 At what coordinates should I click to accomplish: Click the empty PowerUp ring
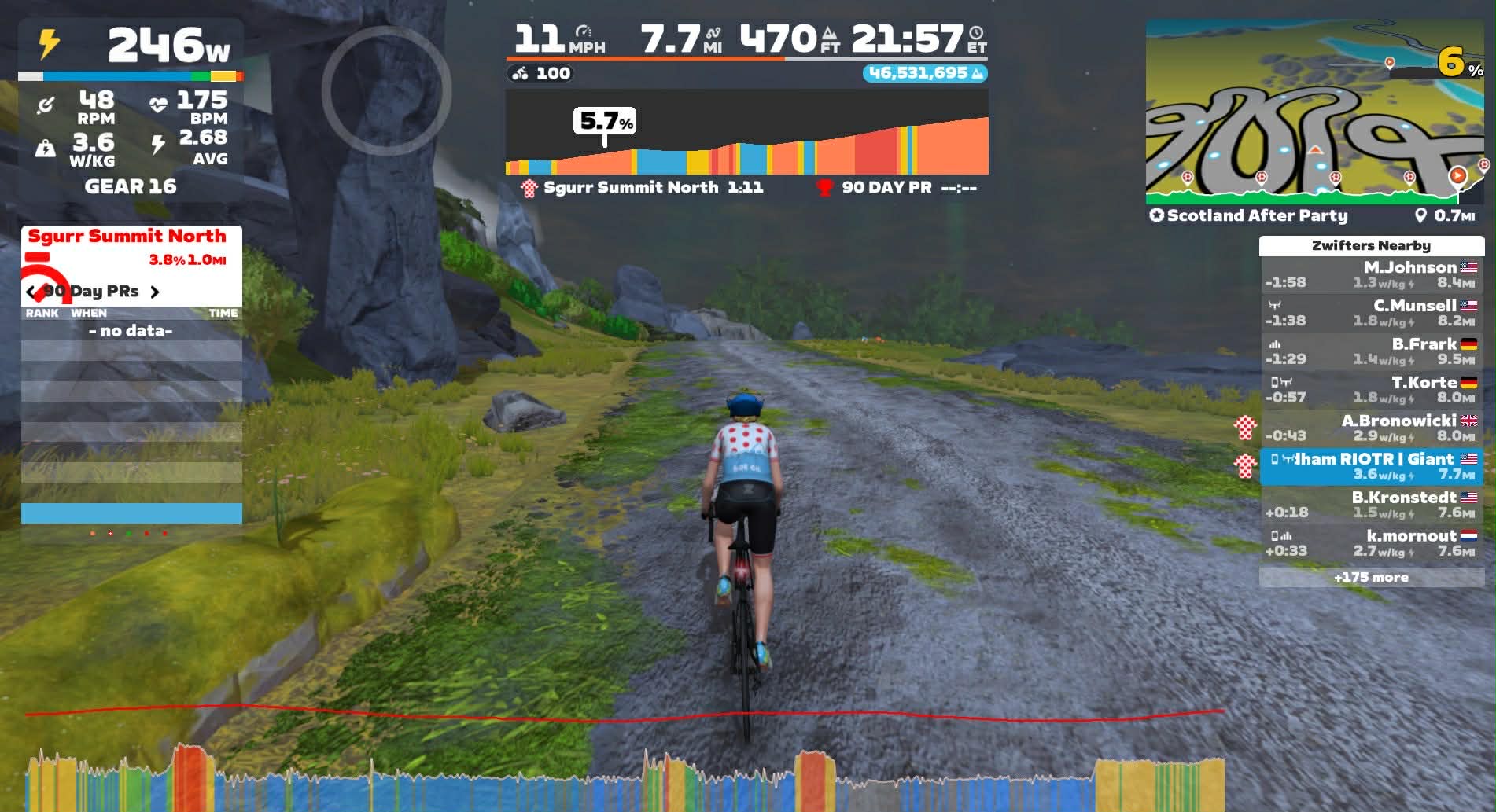click(x=386, y=90)
